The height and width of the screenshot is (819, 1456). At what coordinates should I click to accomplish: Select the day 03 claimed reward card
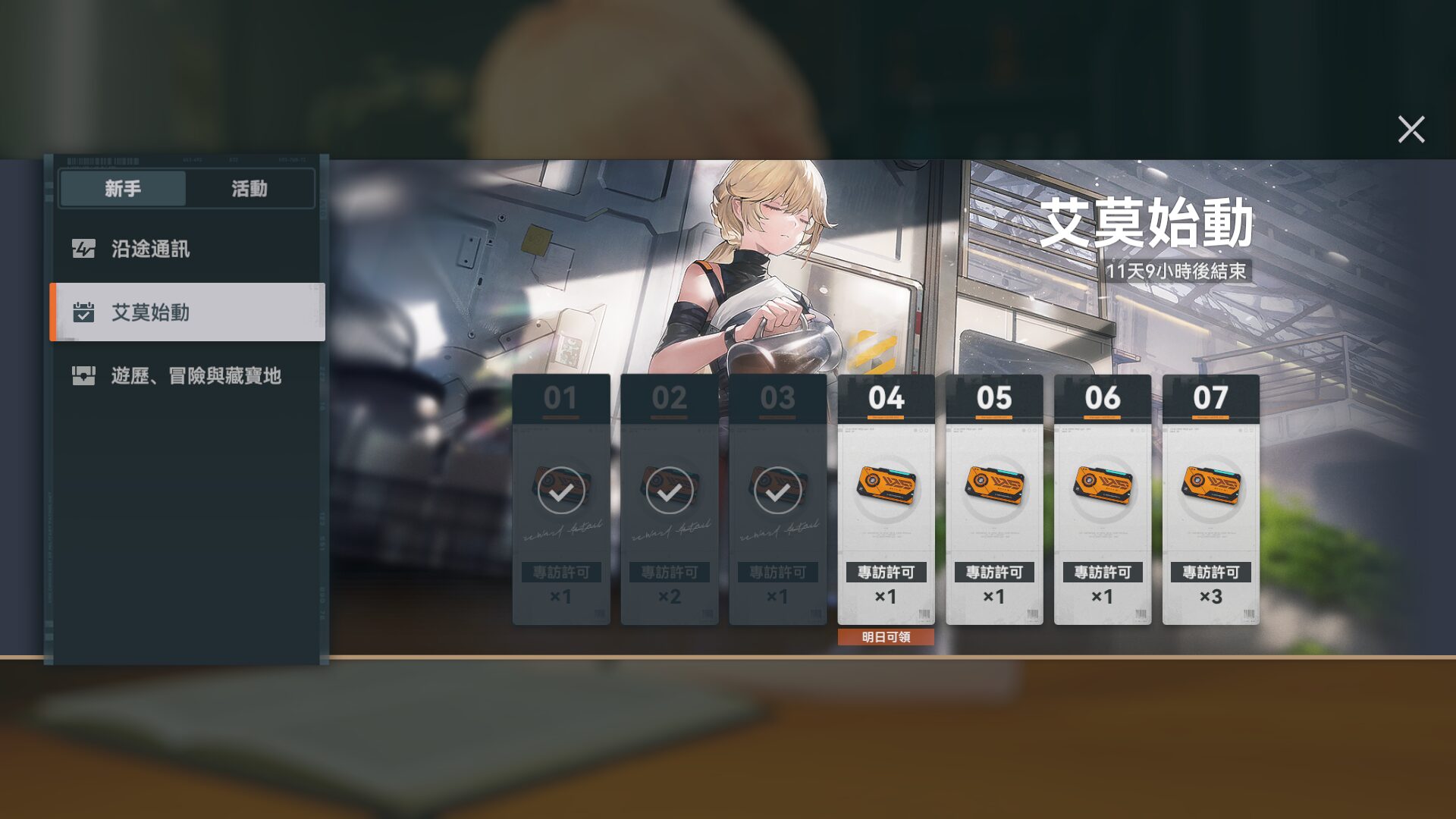click(777, 499)
